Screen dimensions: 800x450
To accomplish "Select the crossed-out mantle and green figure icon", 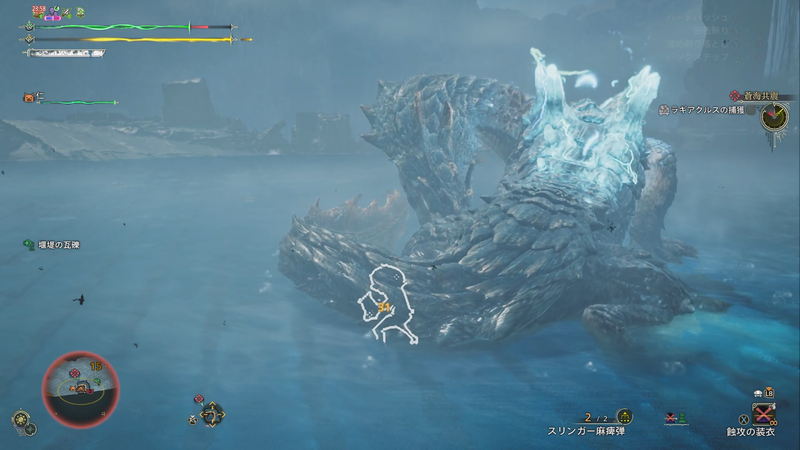I will pyautogui.click(x=676, y=417).
